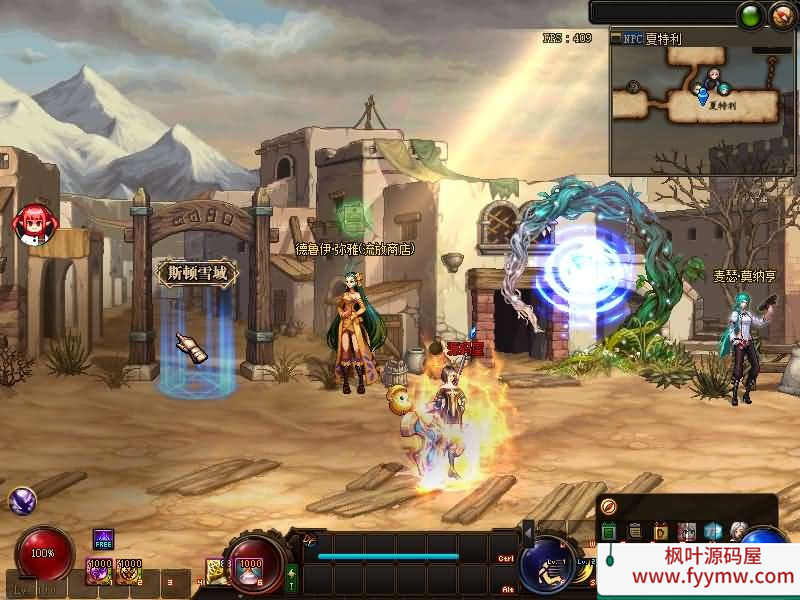This screenshot has height=600, width=800.
Task: Open the FREE purple buff icon
Action: [104, 540]
